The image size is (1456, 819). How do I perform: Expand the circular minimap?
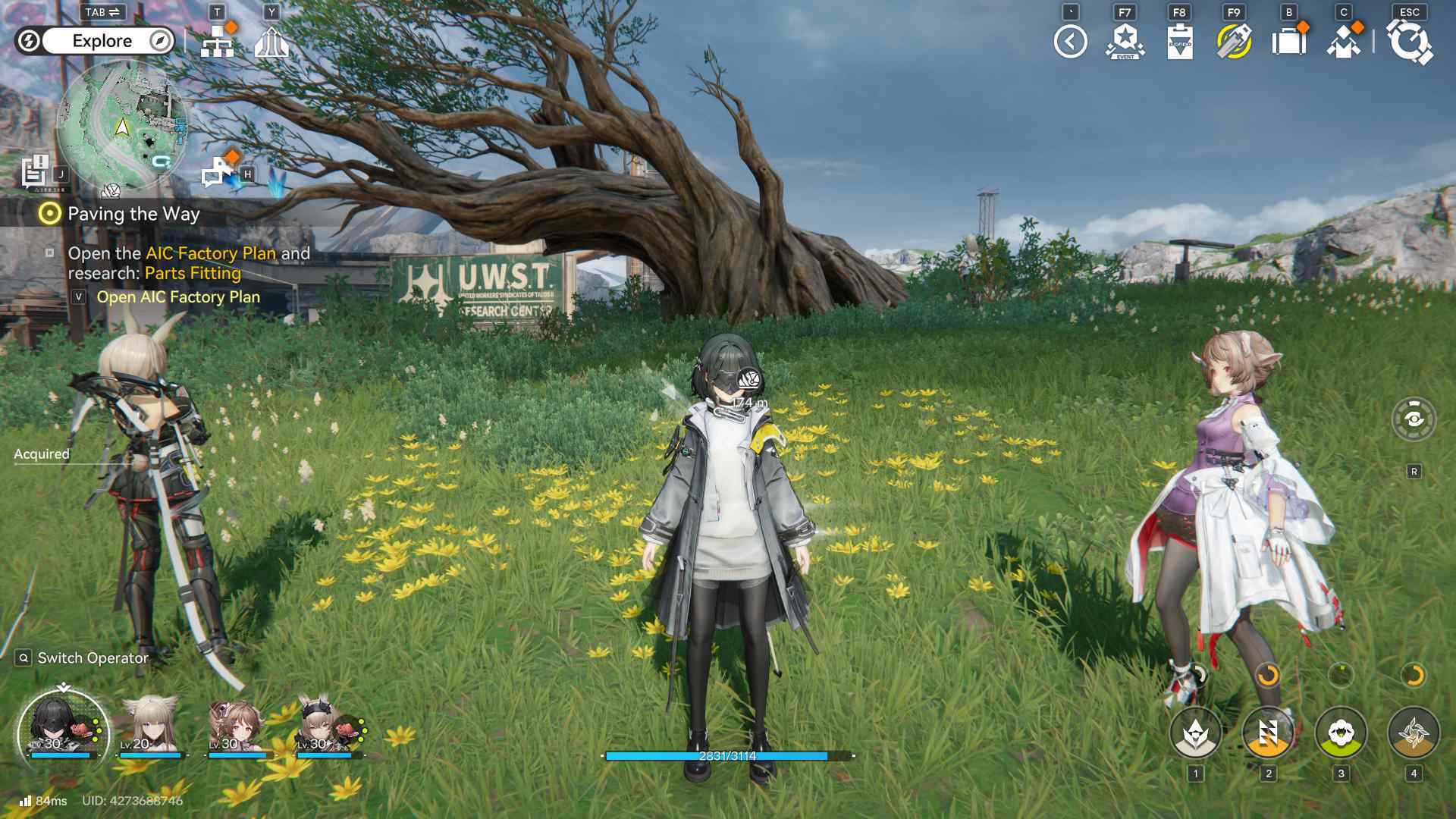(x=121, y=126)
